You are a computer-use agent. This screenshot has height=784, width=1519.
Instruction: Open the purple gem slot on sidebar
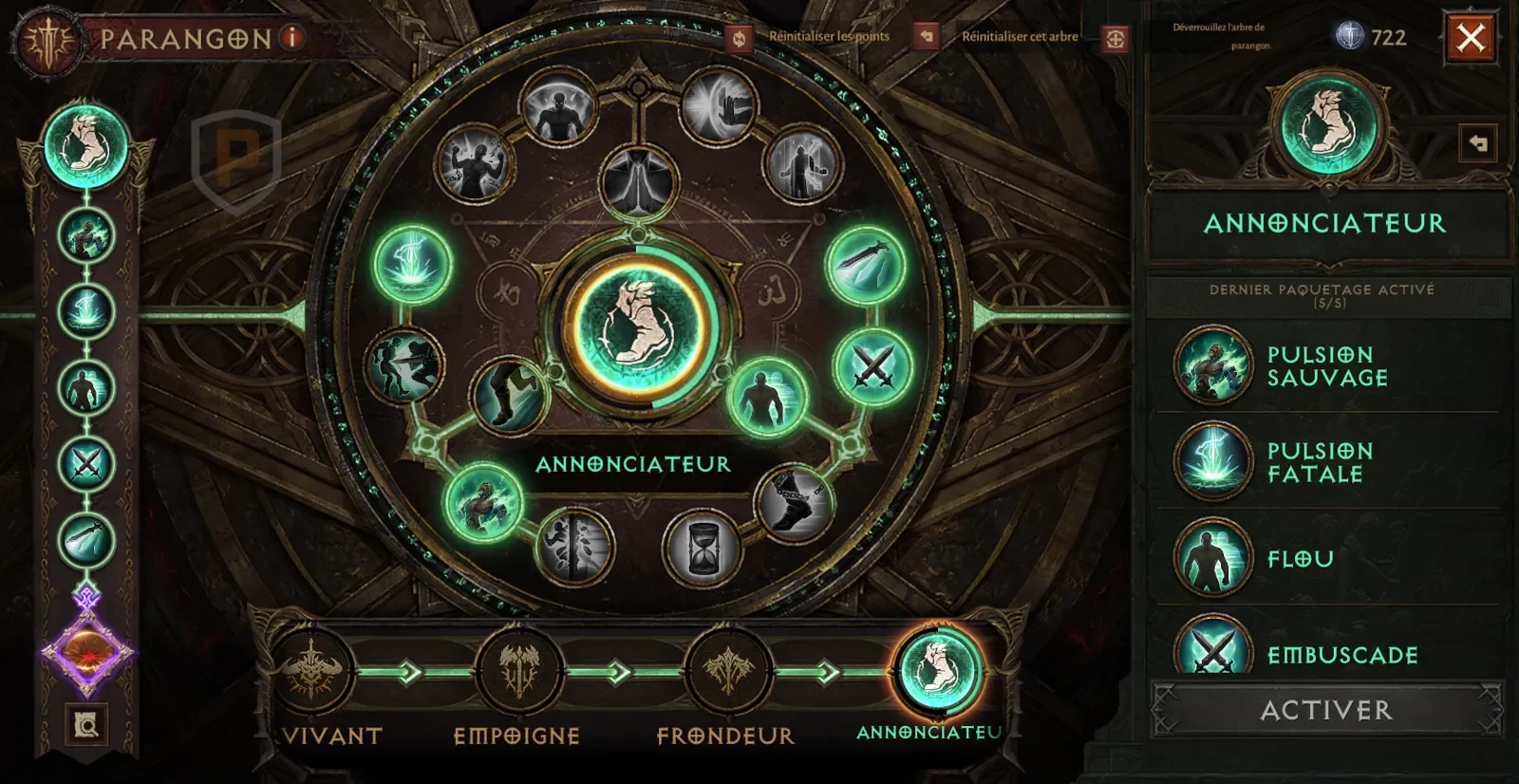tap(87, 655)
